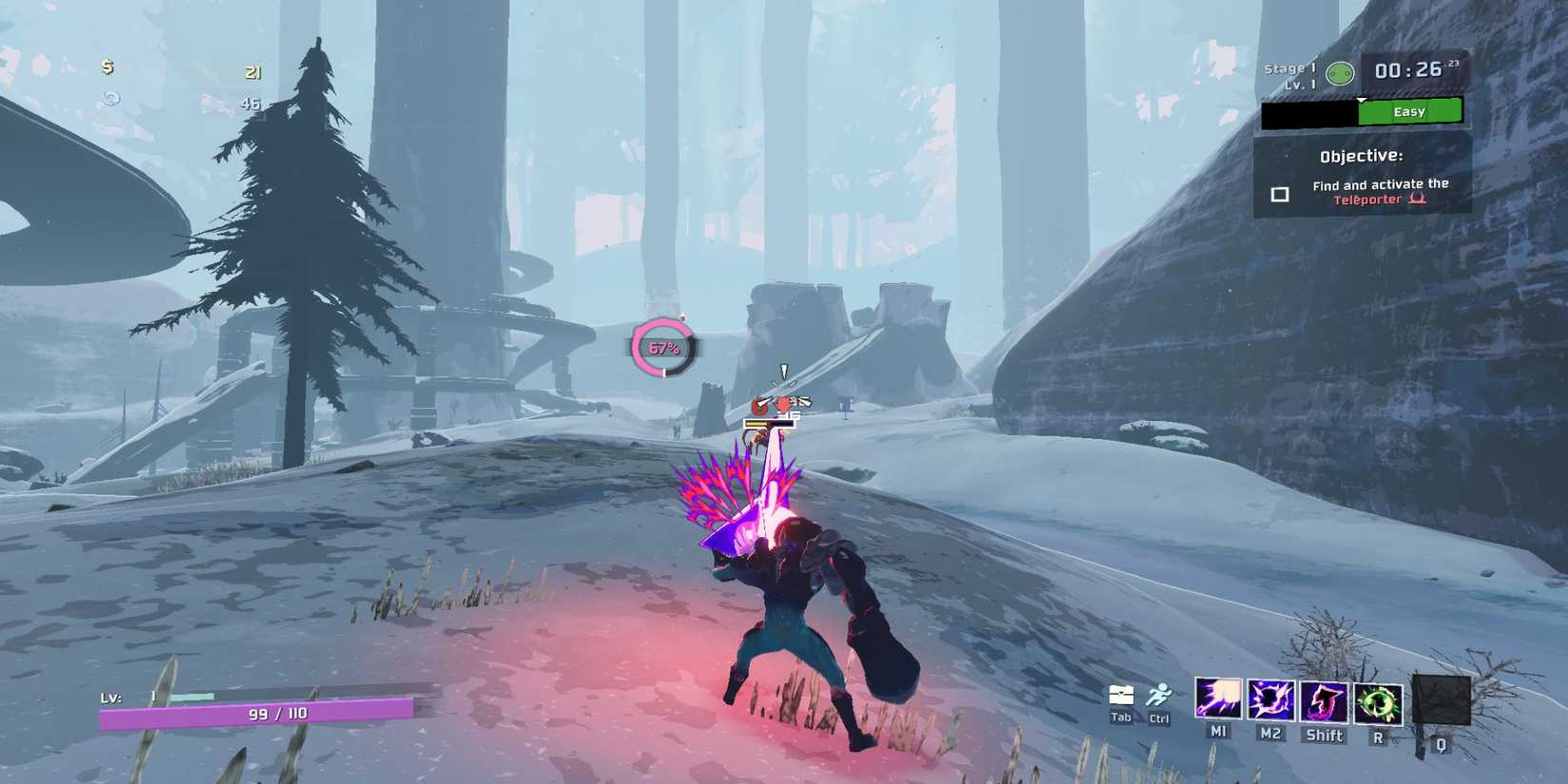1568x784 pixels.
Task: Click the green R special skill icon
Action: pyautogui.click(x=1378, y=704)
